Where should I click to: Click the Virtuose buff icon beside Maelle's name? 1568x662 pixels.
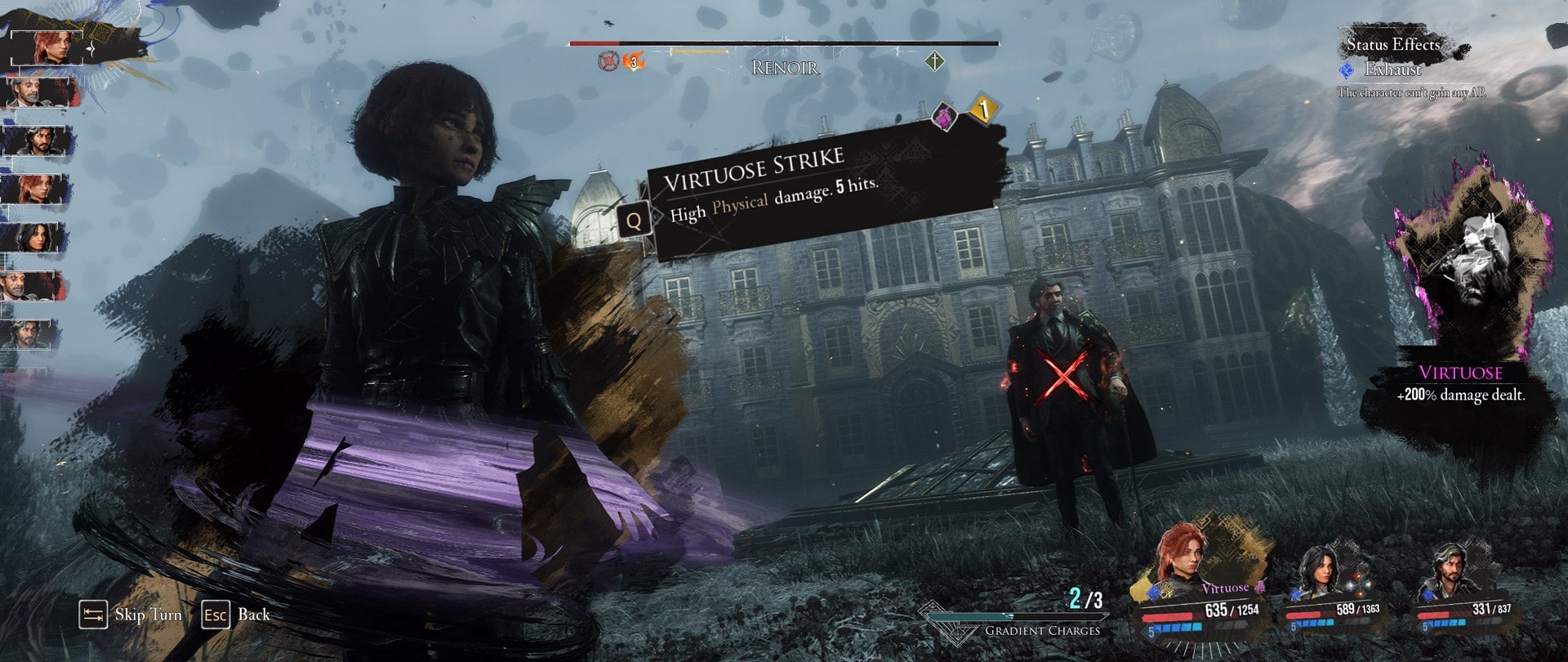(1260, 587)
